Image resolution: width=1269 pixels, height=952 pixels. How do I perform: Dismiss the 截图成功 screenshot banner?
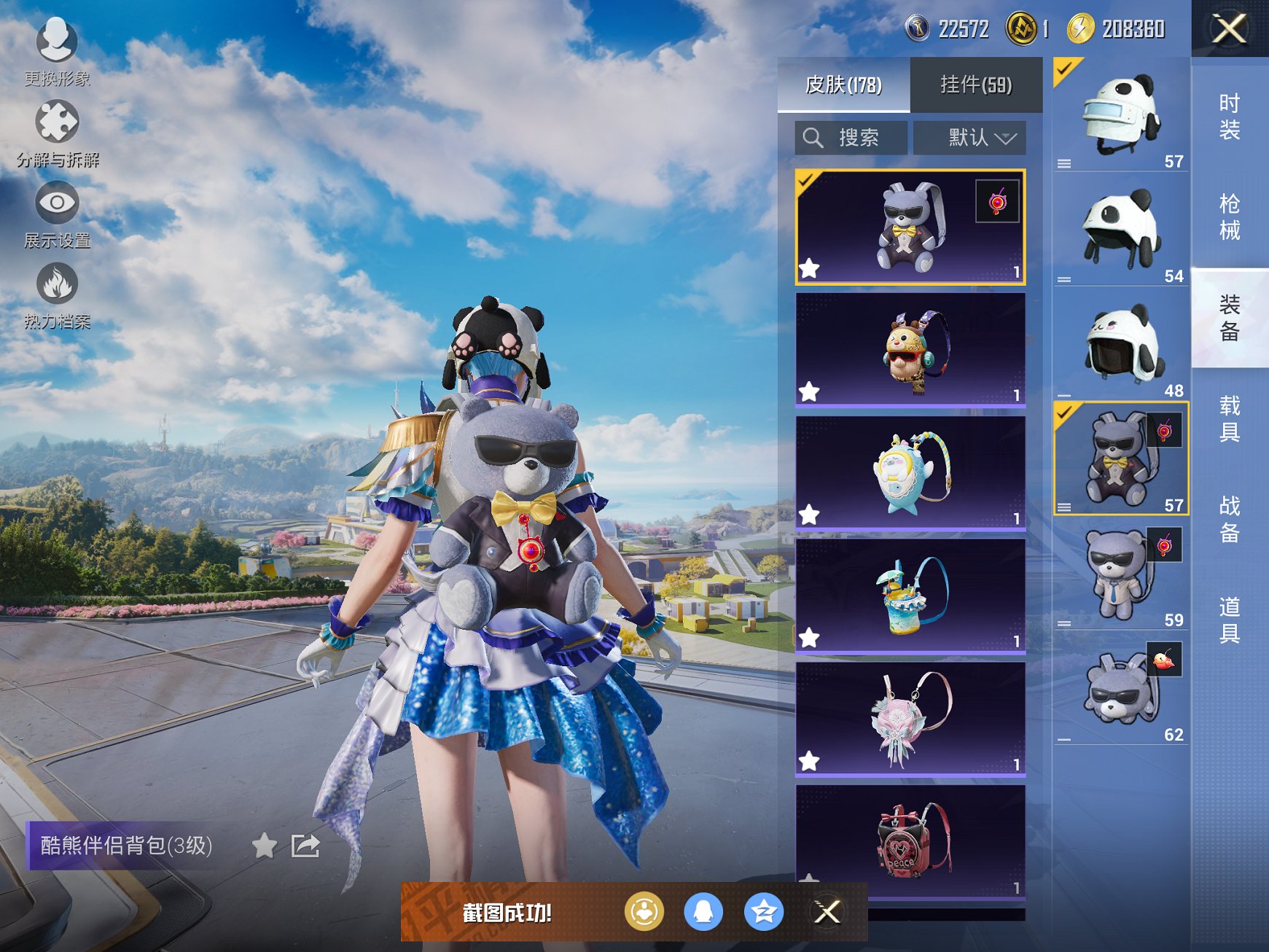827,911
